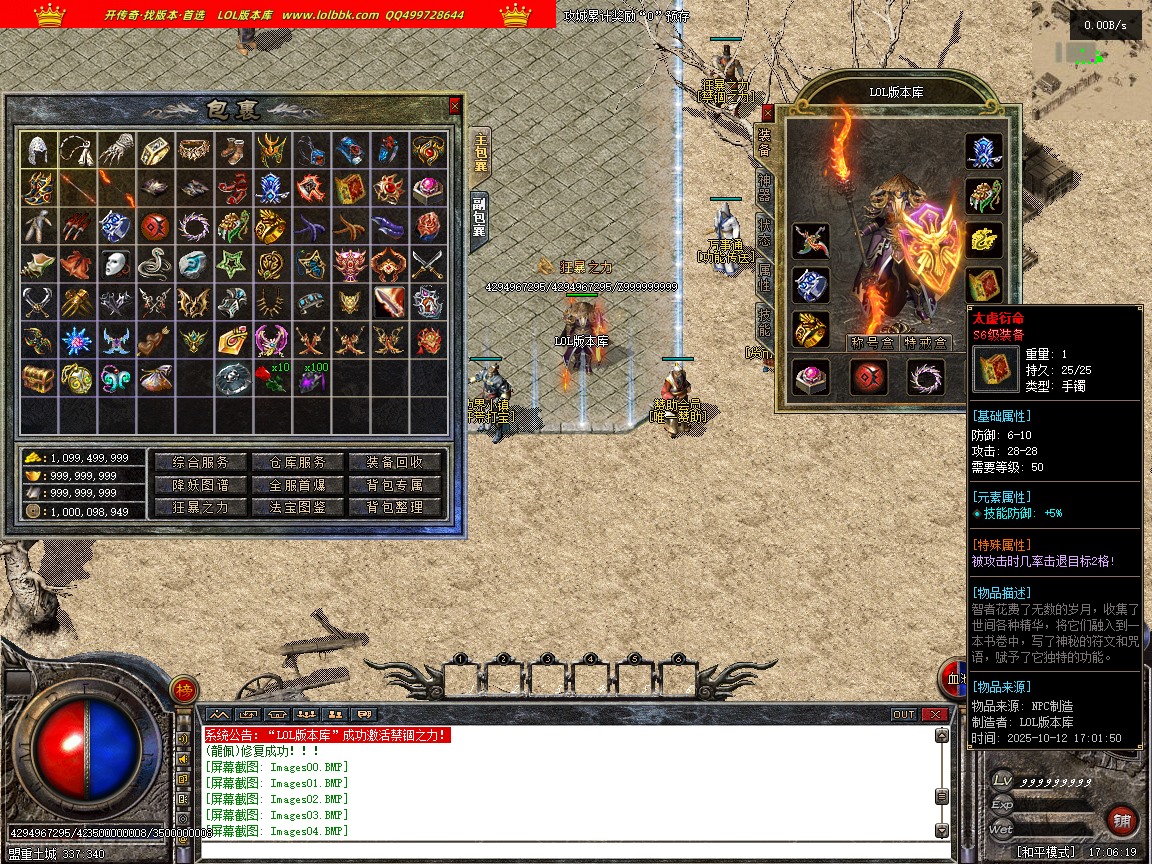Sort the bag with 背包整理
This screenshot has height=864, width=1152.
pos(395,507)
